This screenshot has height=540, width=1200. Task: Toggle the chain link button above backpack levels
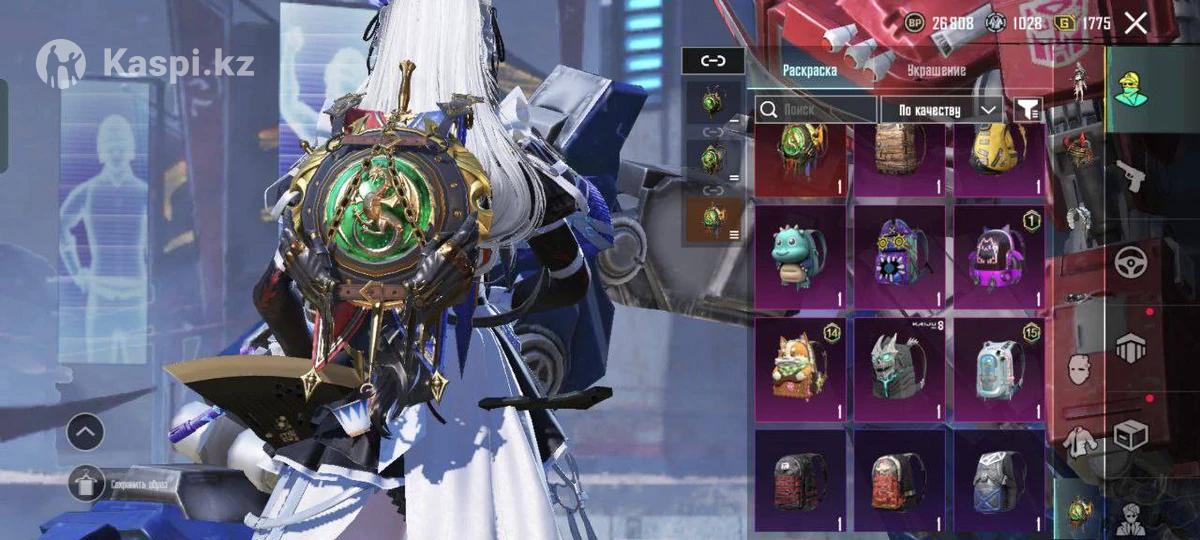click(x=712, y=61)
